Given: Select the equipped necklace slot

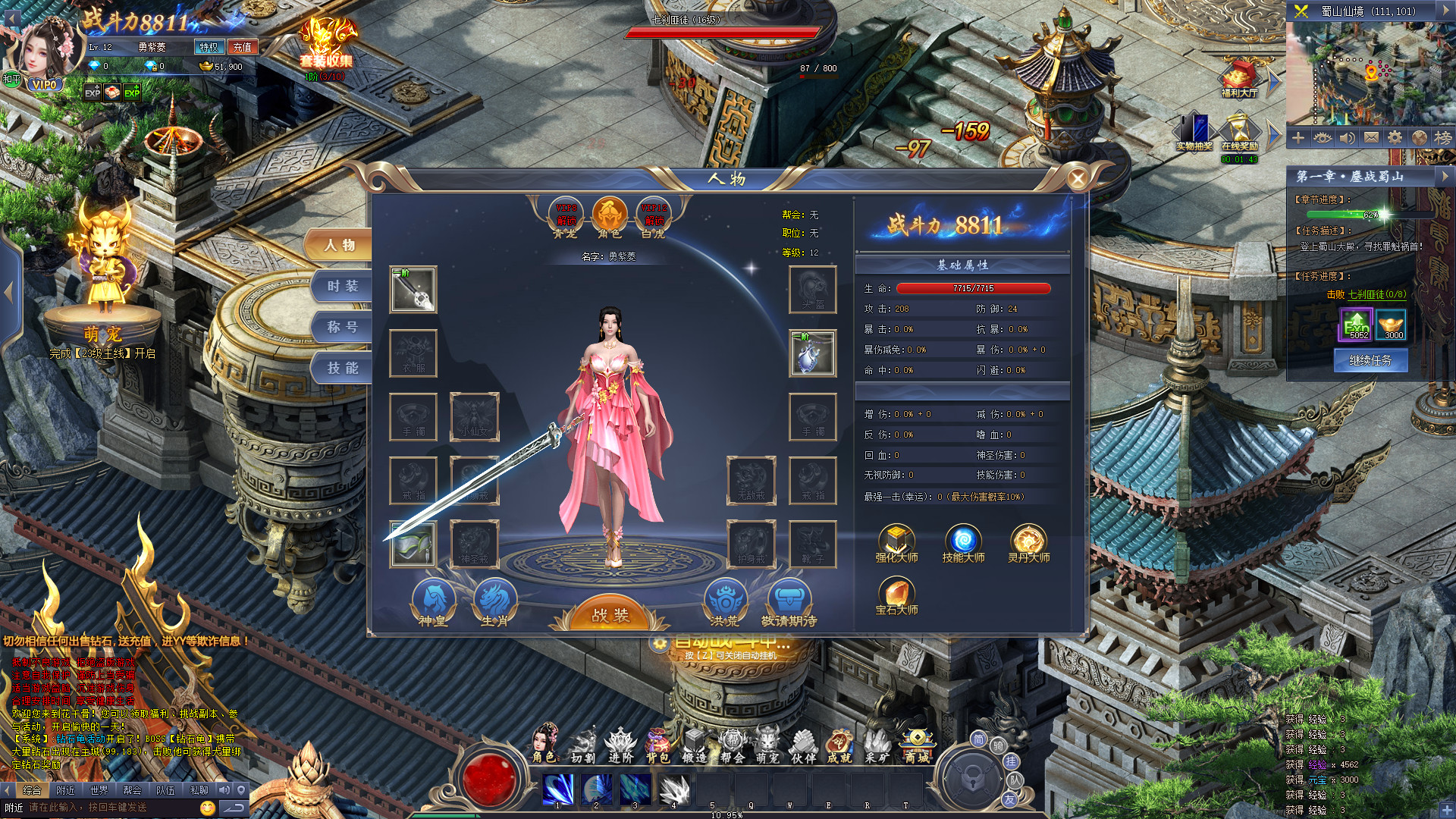Looking at the screenshot, I should pyautogui.click(x=813, y=353).
